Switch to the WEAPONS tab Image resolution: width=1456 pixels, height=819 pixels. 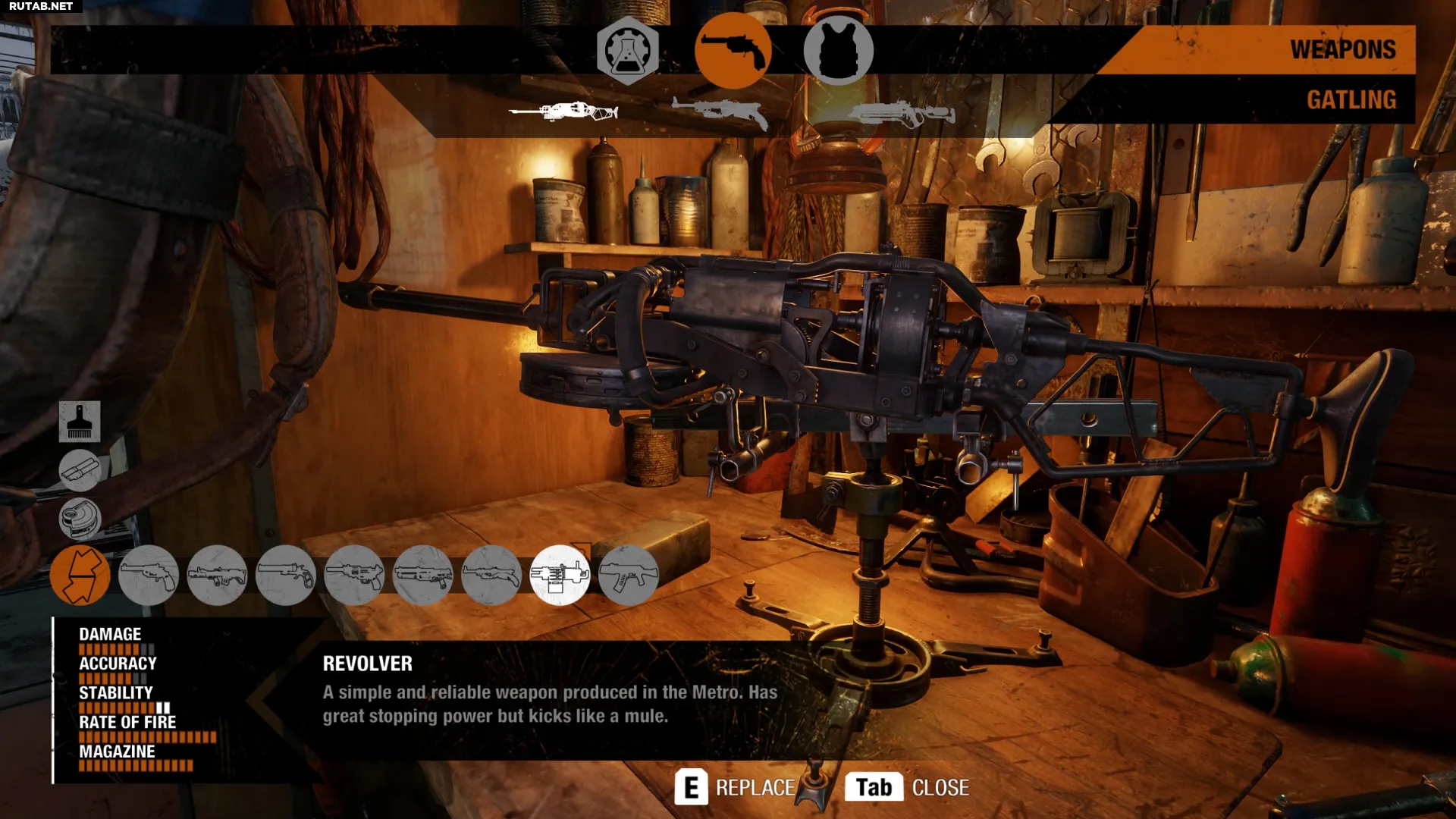click(1341, 48)
